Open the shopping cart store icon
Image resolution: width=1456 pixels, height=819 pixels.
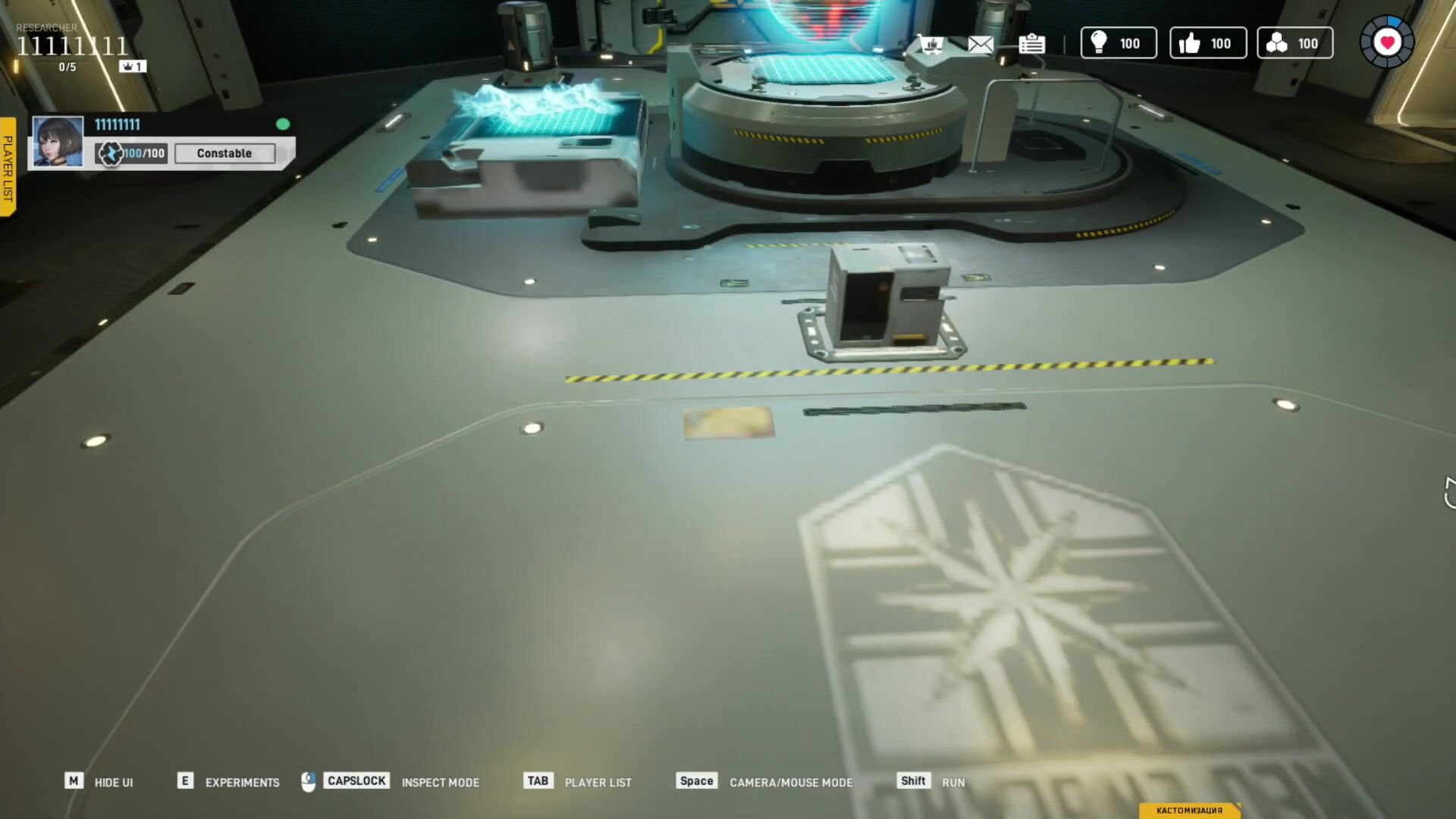pos(930,44)
